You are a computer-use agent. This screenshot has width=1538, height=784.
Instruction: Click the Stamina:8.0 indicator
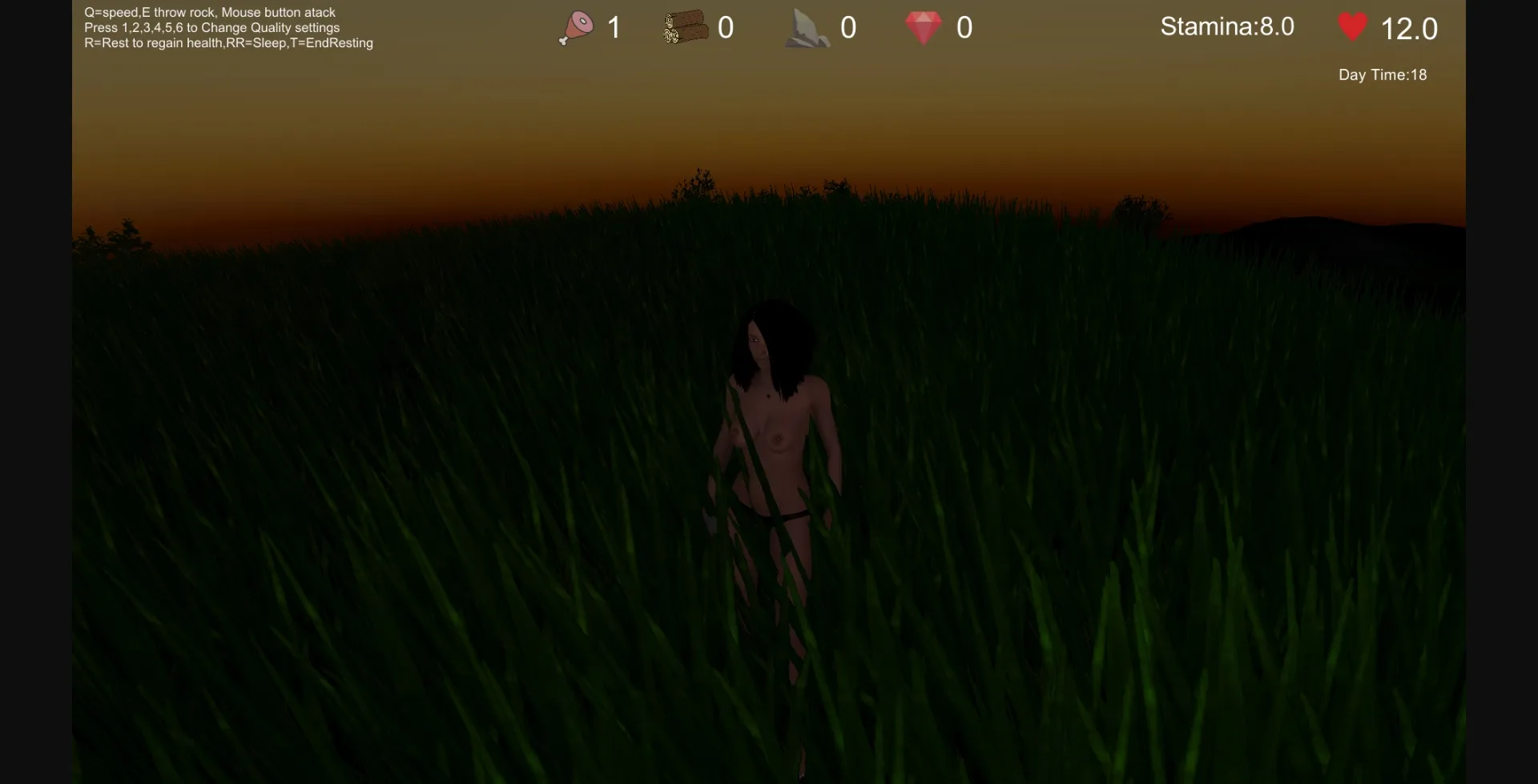pos(1227,26)
